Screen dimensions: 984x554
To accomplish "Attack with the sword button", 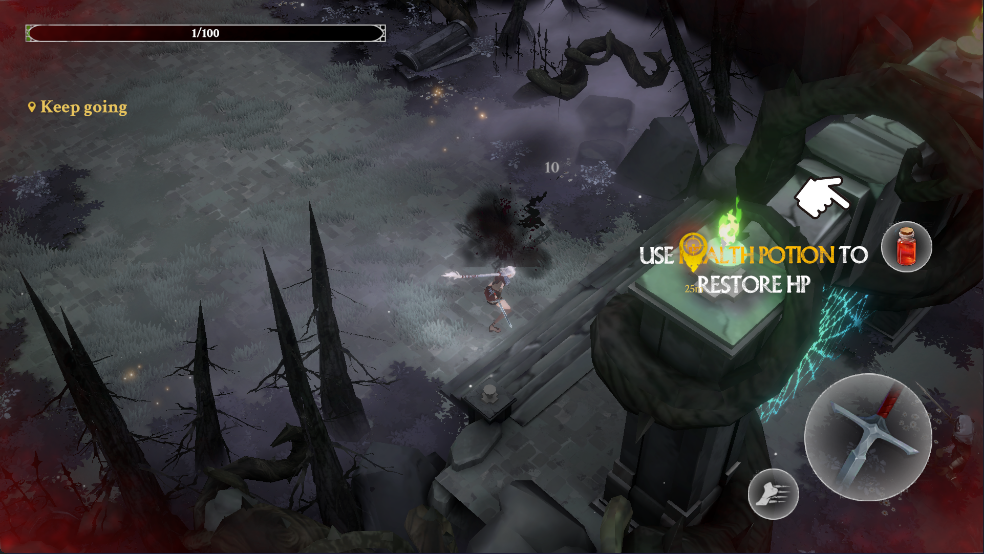I will 867,436.
